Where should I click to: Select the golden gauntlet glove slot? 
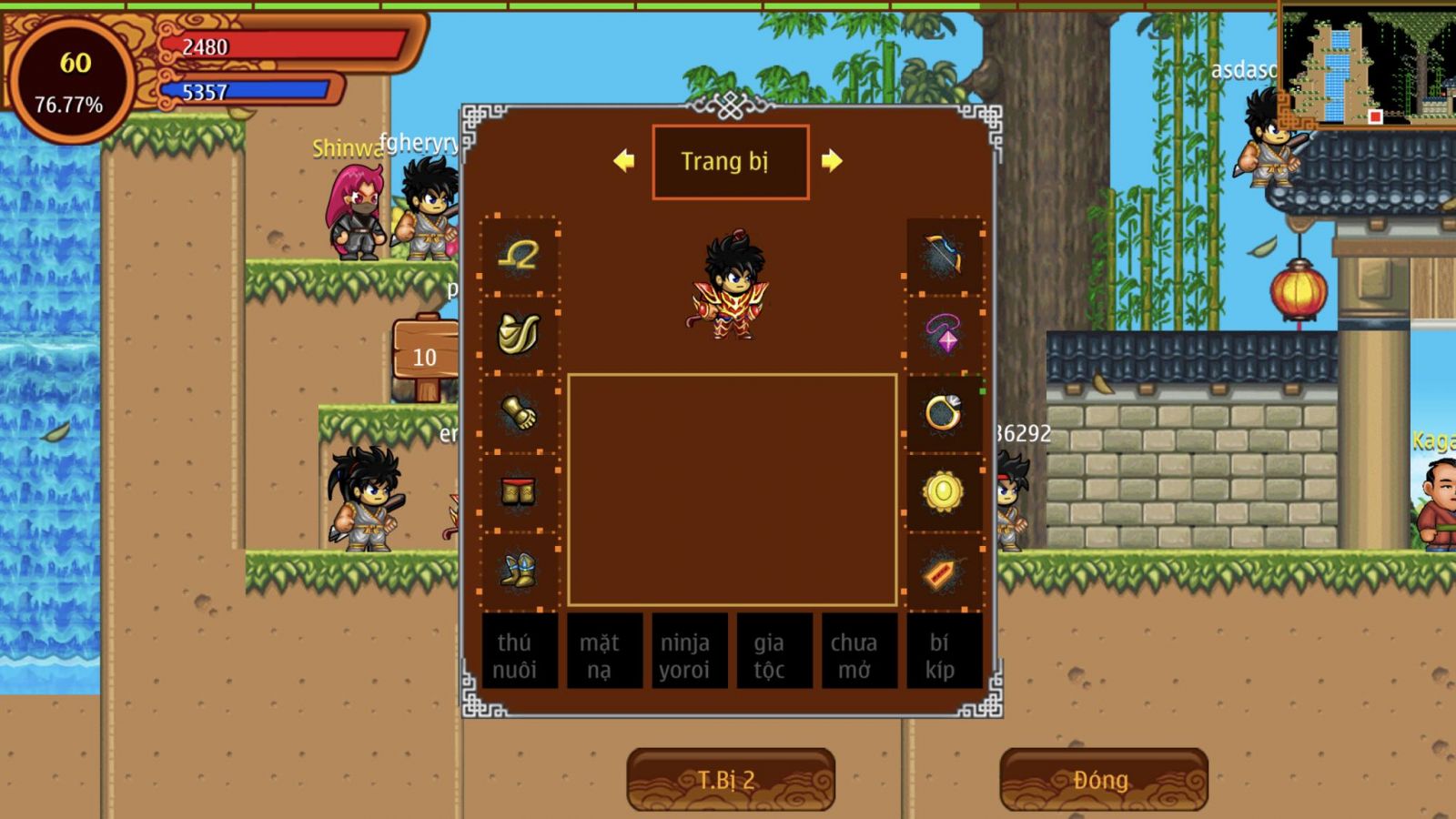[x=519, y=413]
